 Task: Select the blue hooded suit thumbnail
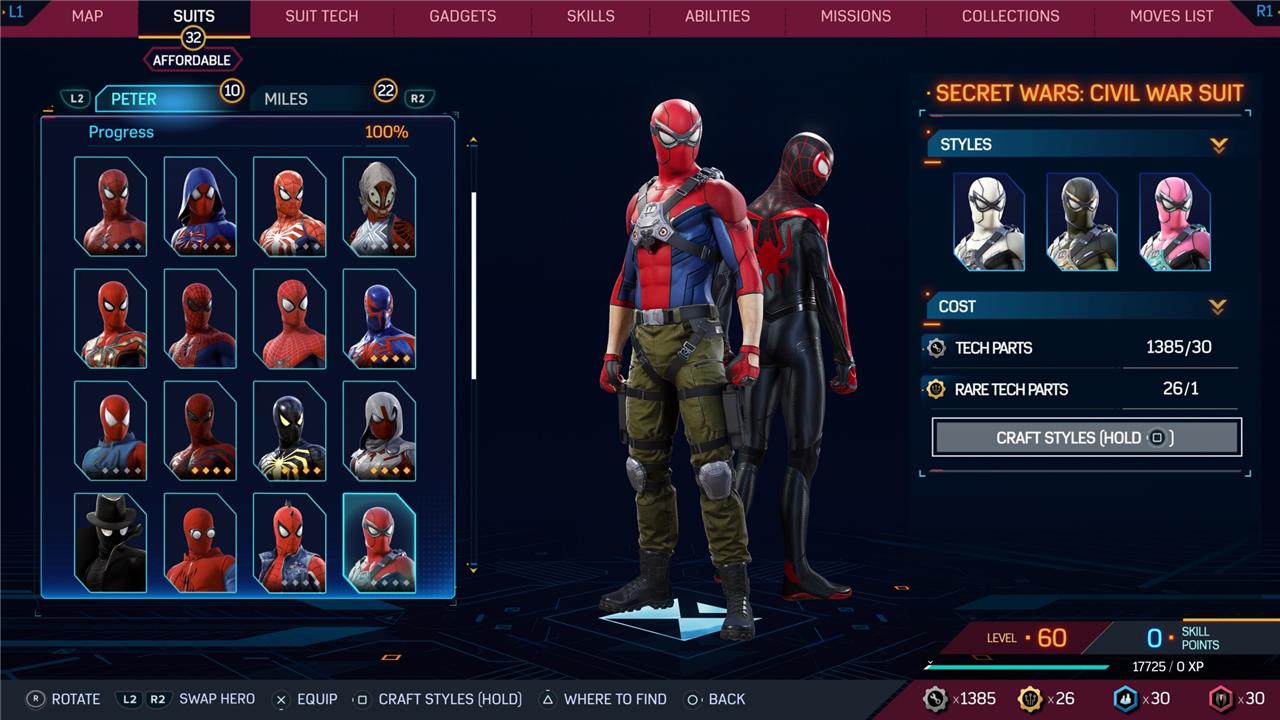coord(200,206)
